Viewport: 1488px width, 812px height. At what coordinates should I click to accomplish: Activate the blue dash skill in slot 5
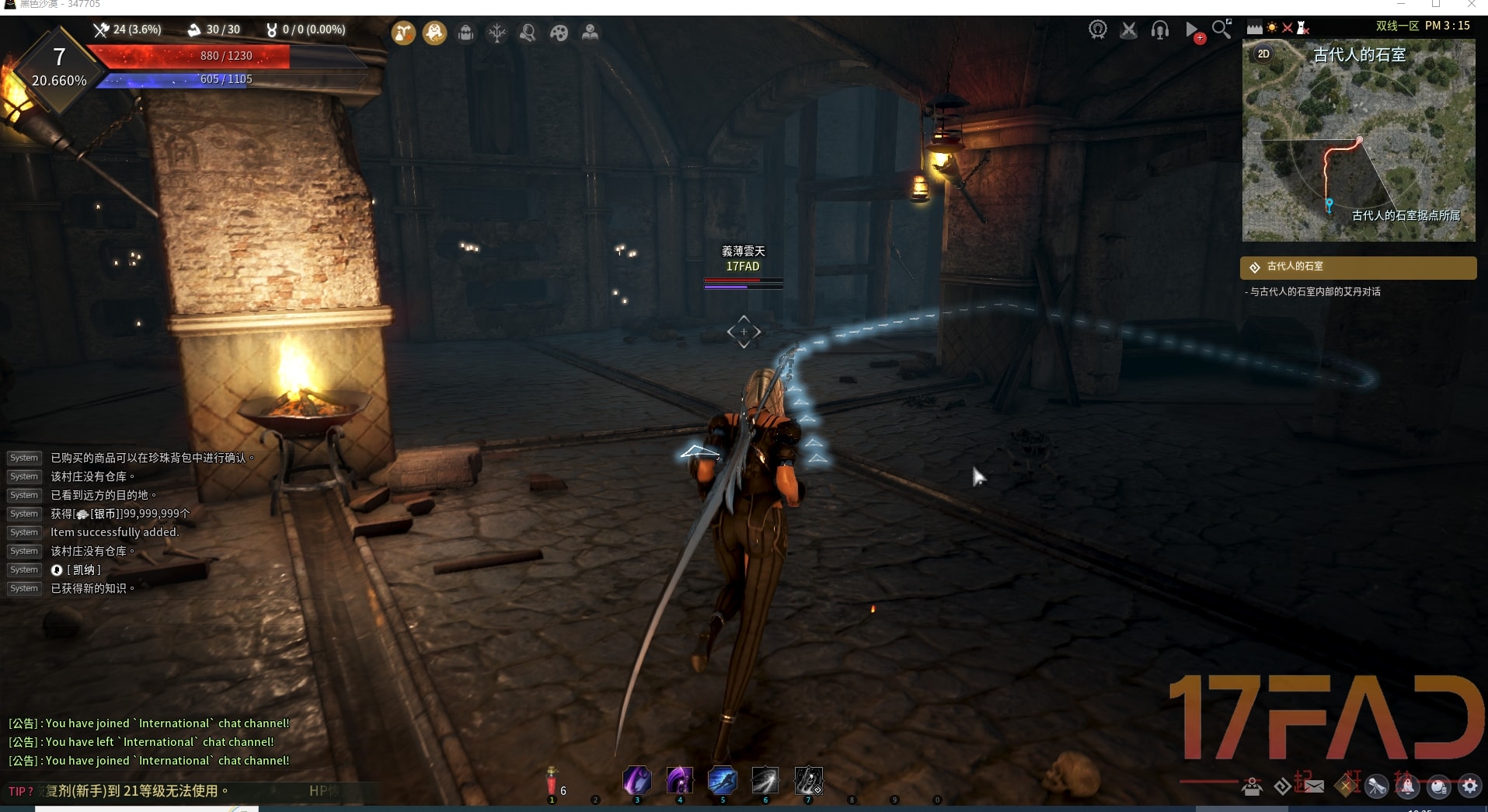pos(722,780)
